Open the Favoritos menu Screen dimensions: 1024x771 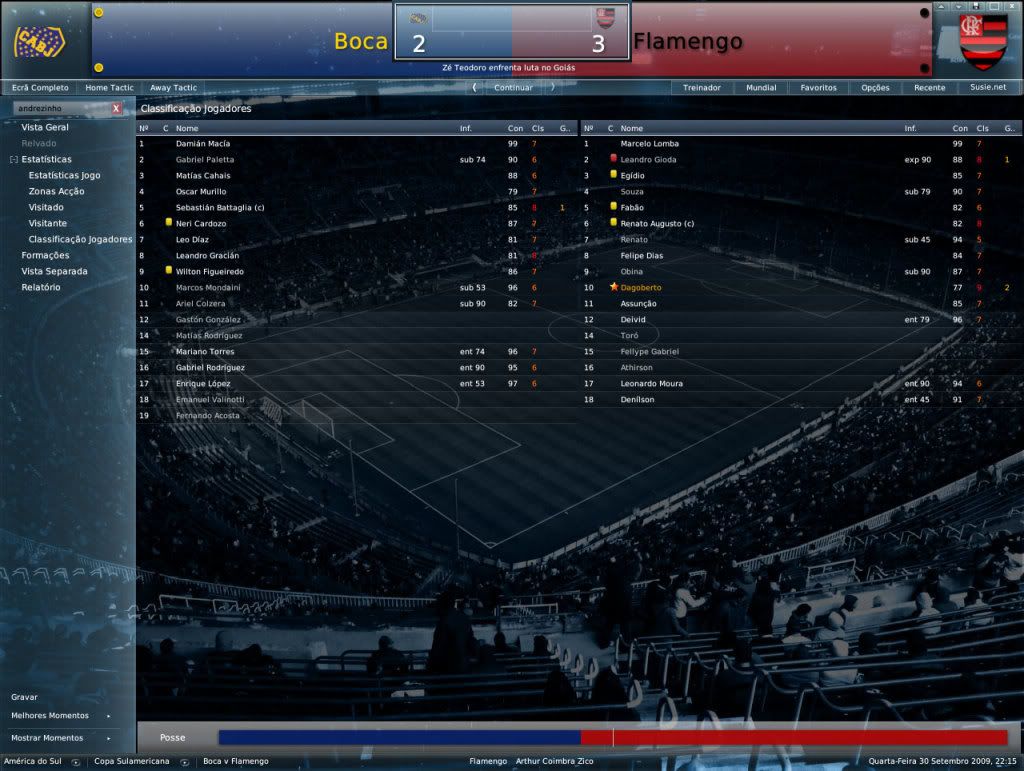click(818, 88)
